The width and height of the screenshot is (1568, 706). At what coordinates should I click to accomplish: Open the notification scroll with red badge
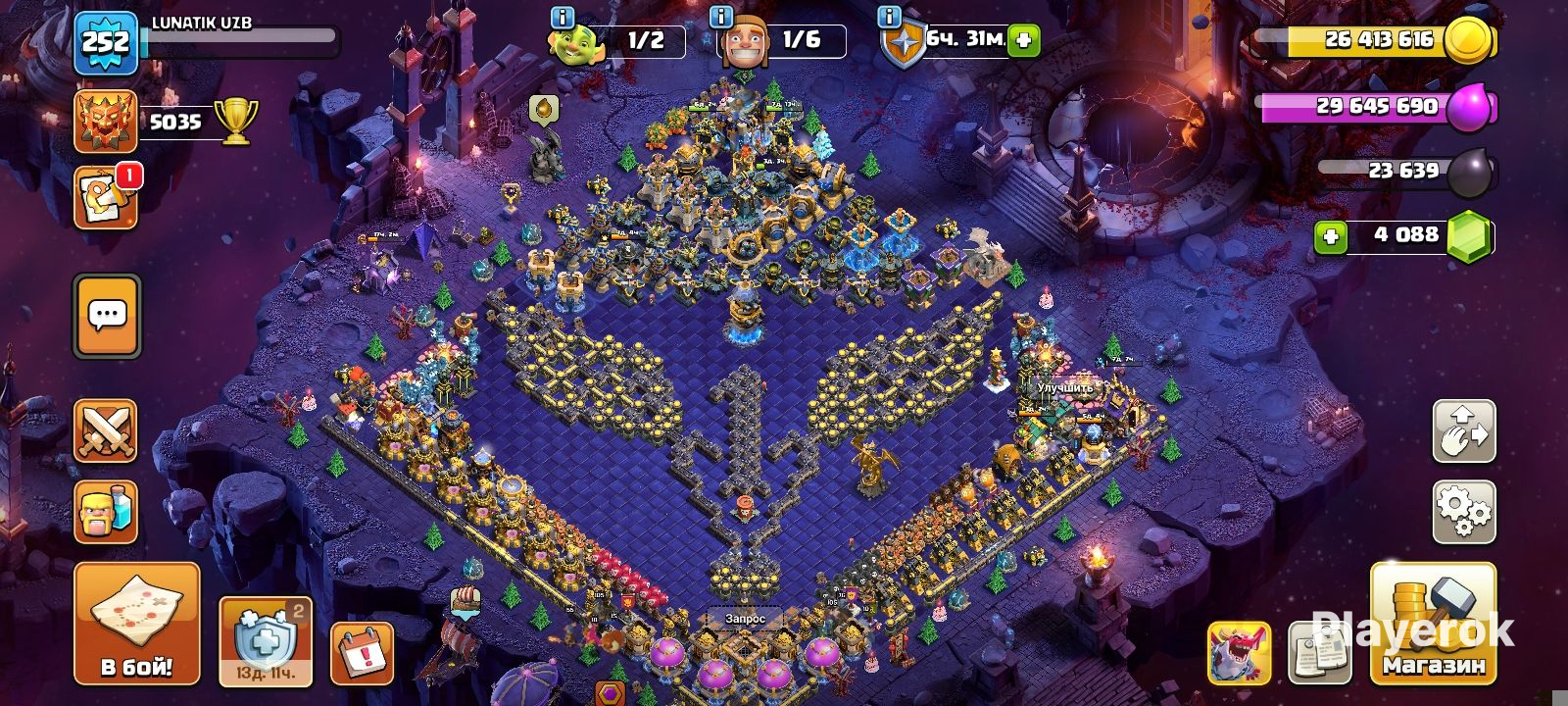tap(106, 196)
